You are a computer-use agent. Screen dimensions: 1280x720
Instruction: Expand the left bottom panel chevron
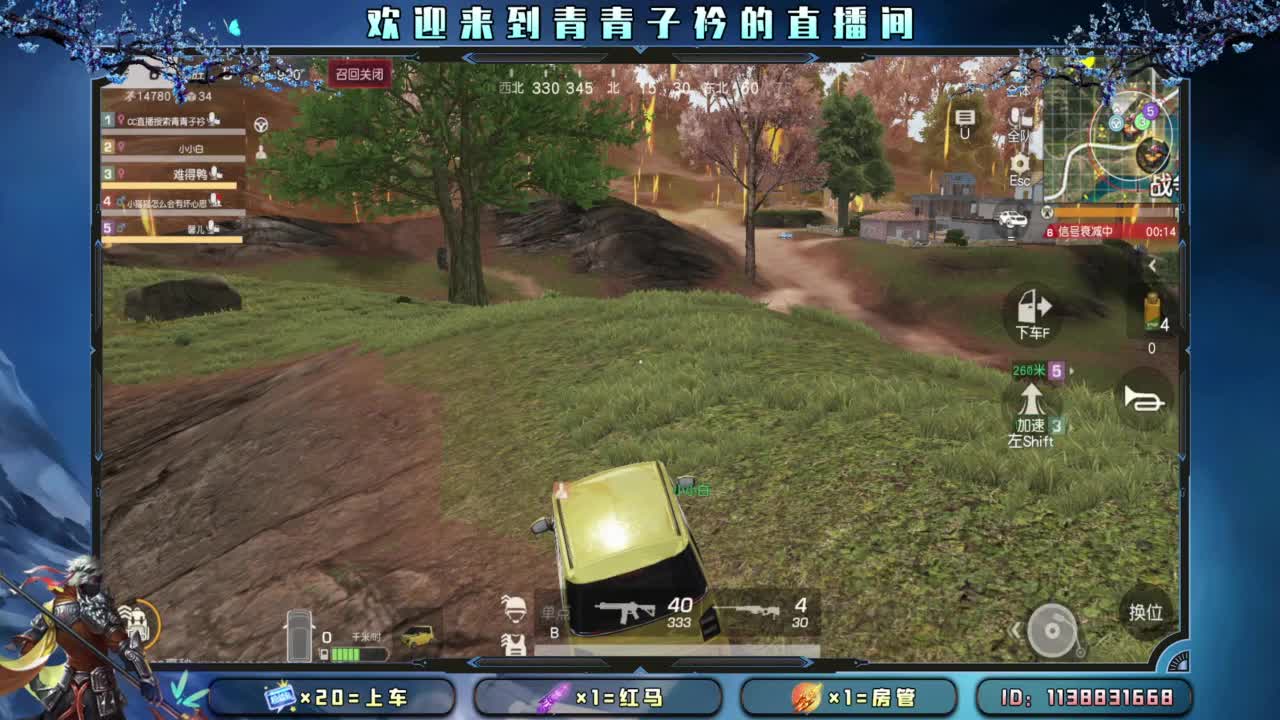pyautogui.click(x=476, y=662)
